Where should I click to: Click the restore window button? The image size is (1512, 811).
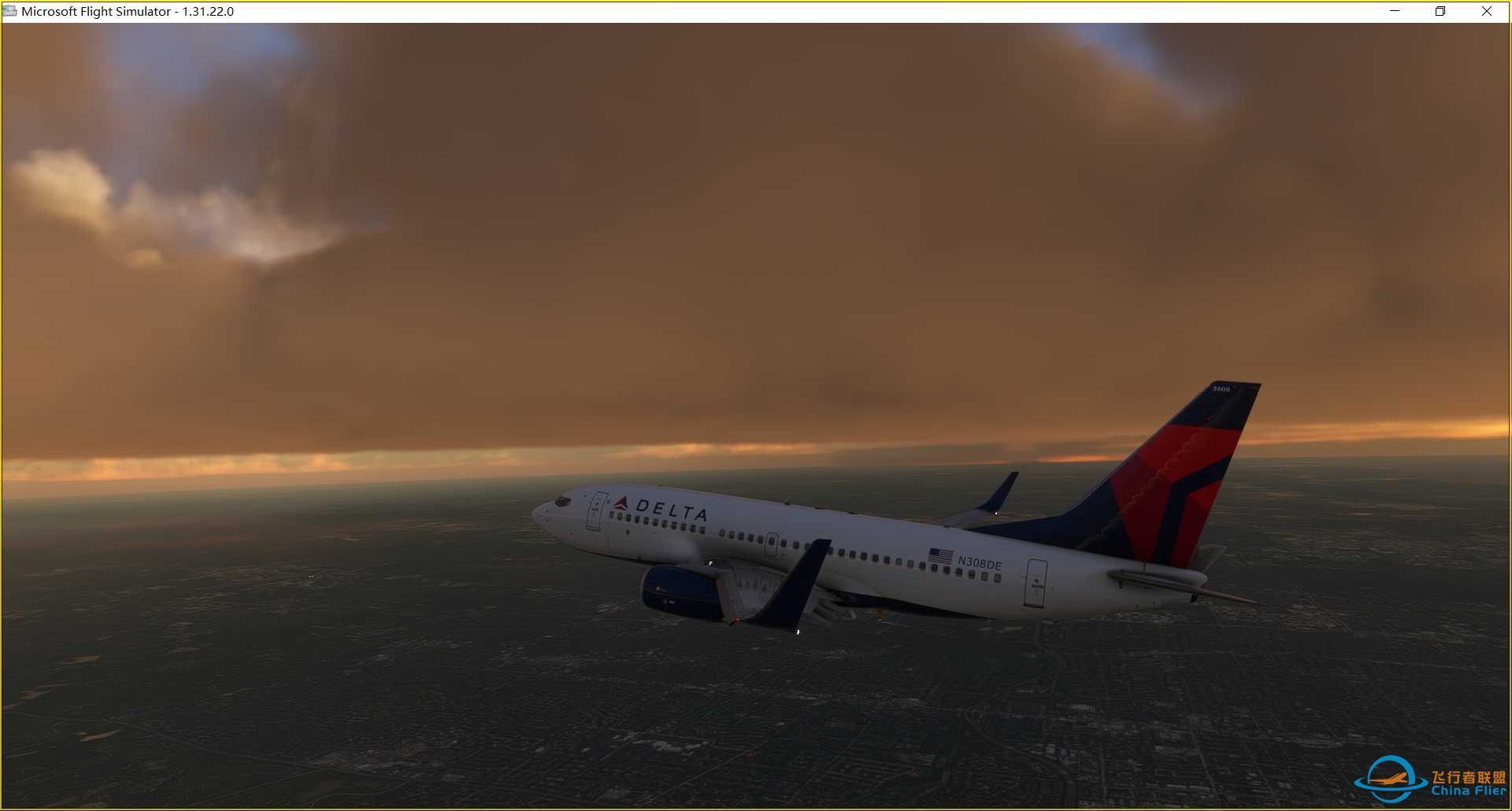[1440, 12]
